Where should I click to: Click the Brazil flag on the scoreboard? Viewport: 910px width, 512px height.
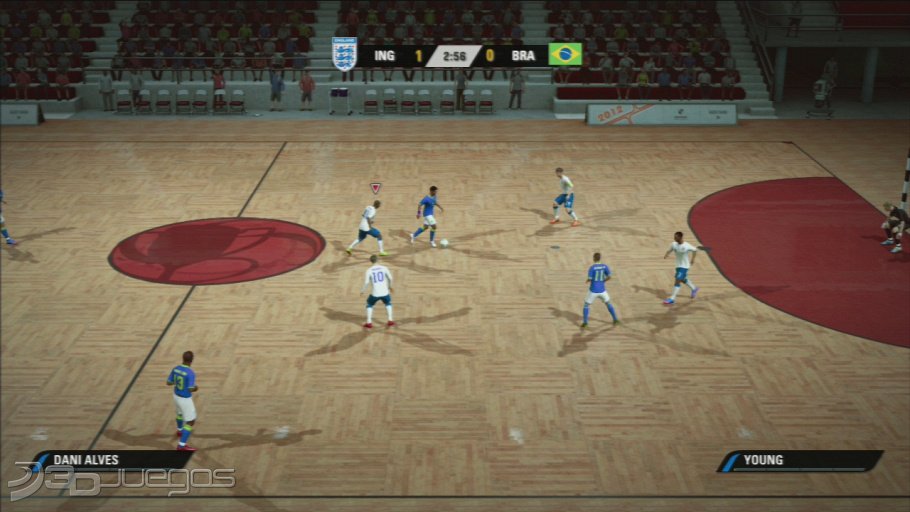tap(565, 54)
